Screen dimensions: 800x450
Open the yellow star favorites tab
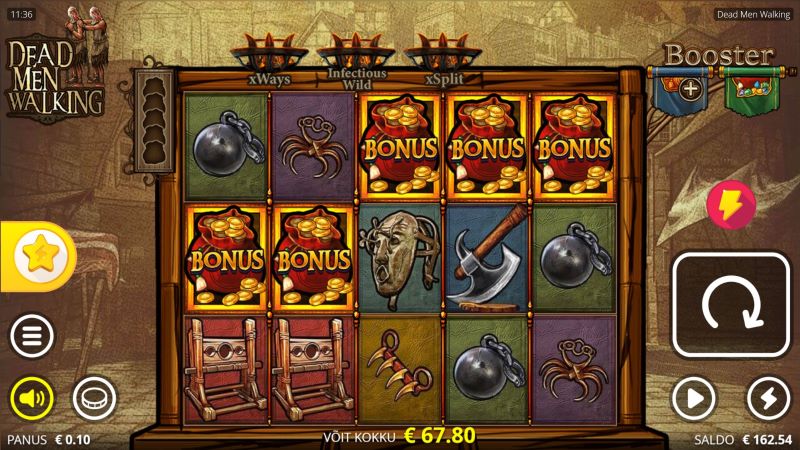pos(38,256)
